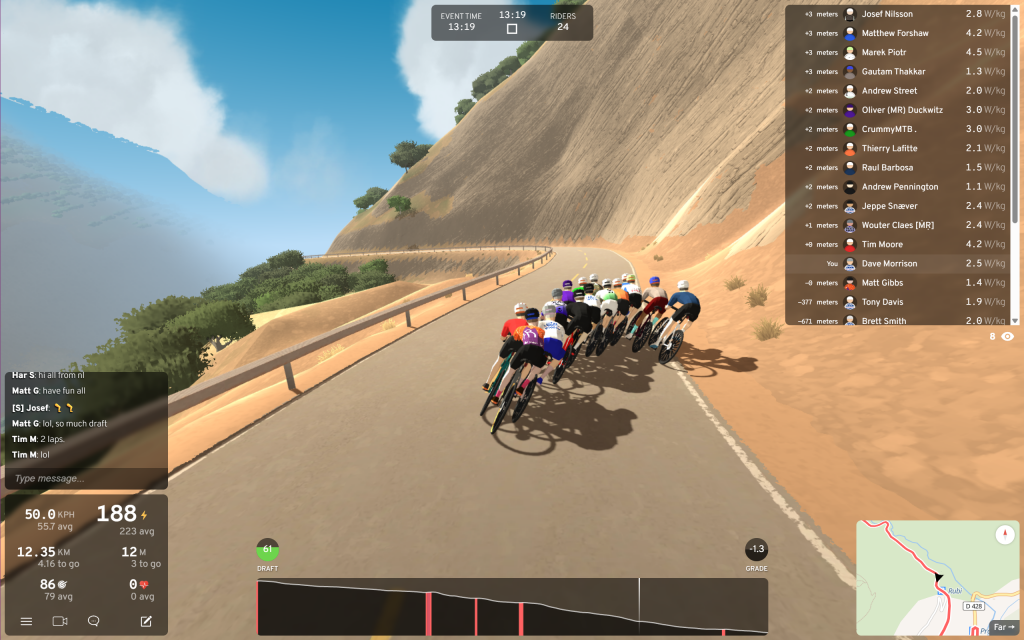Screen dimensions: 1024x640
Task: Click the rider list scroll-down arrow
Action: point(1015,320)
